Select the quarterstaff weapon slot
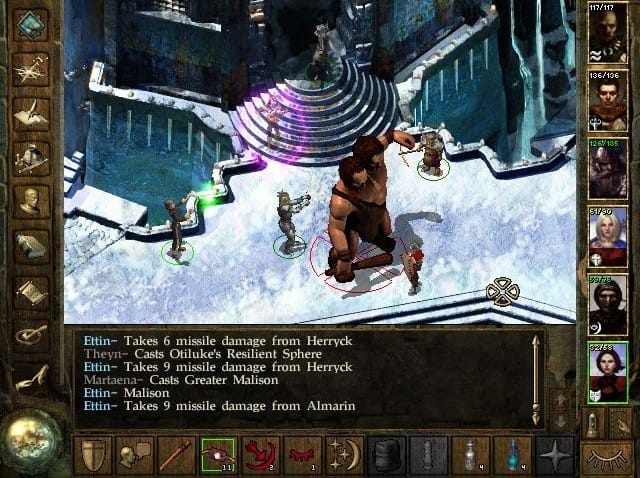 tap(177, 456)
